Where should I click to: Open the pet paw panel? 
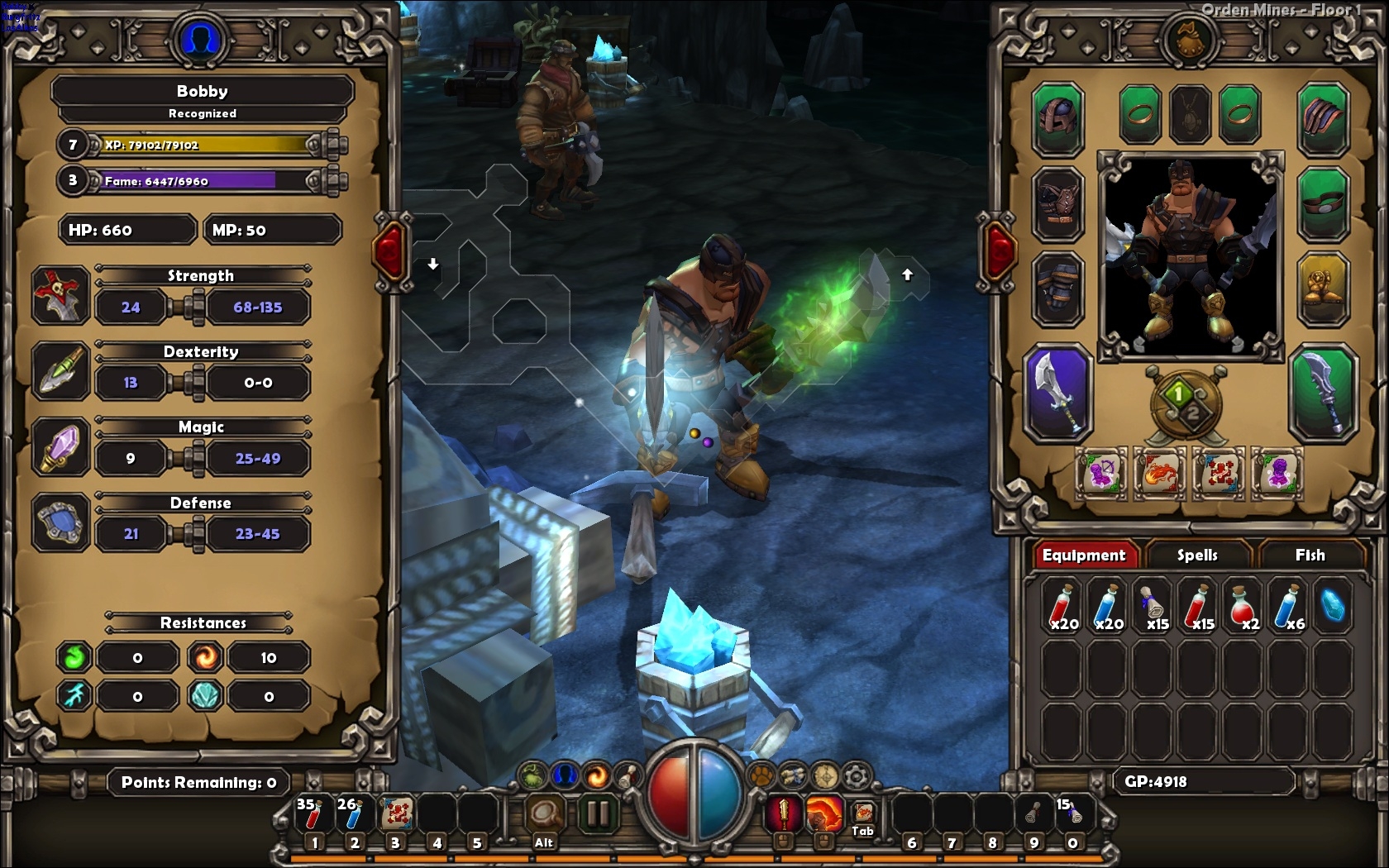760,775
